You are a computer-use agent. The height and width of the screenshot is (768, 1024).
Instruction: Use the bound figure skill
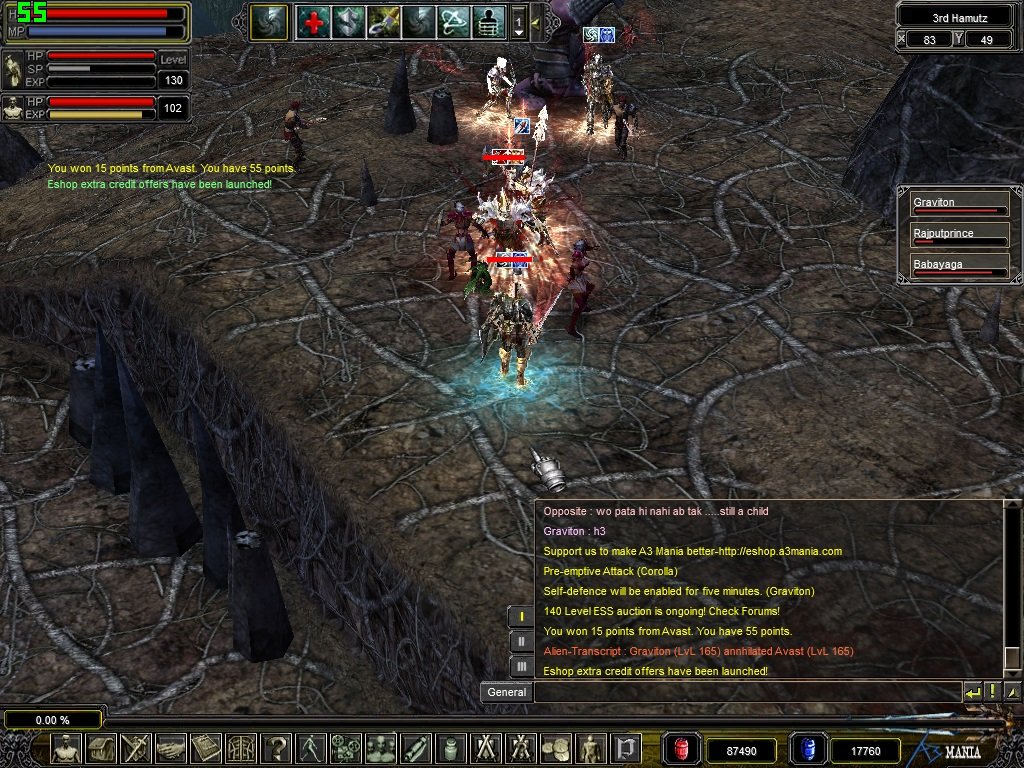click(488, 22)
